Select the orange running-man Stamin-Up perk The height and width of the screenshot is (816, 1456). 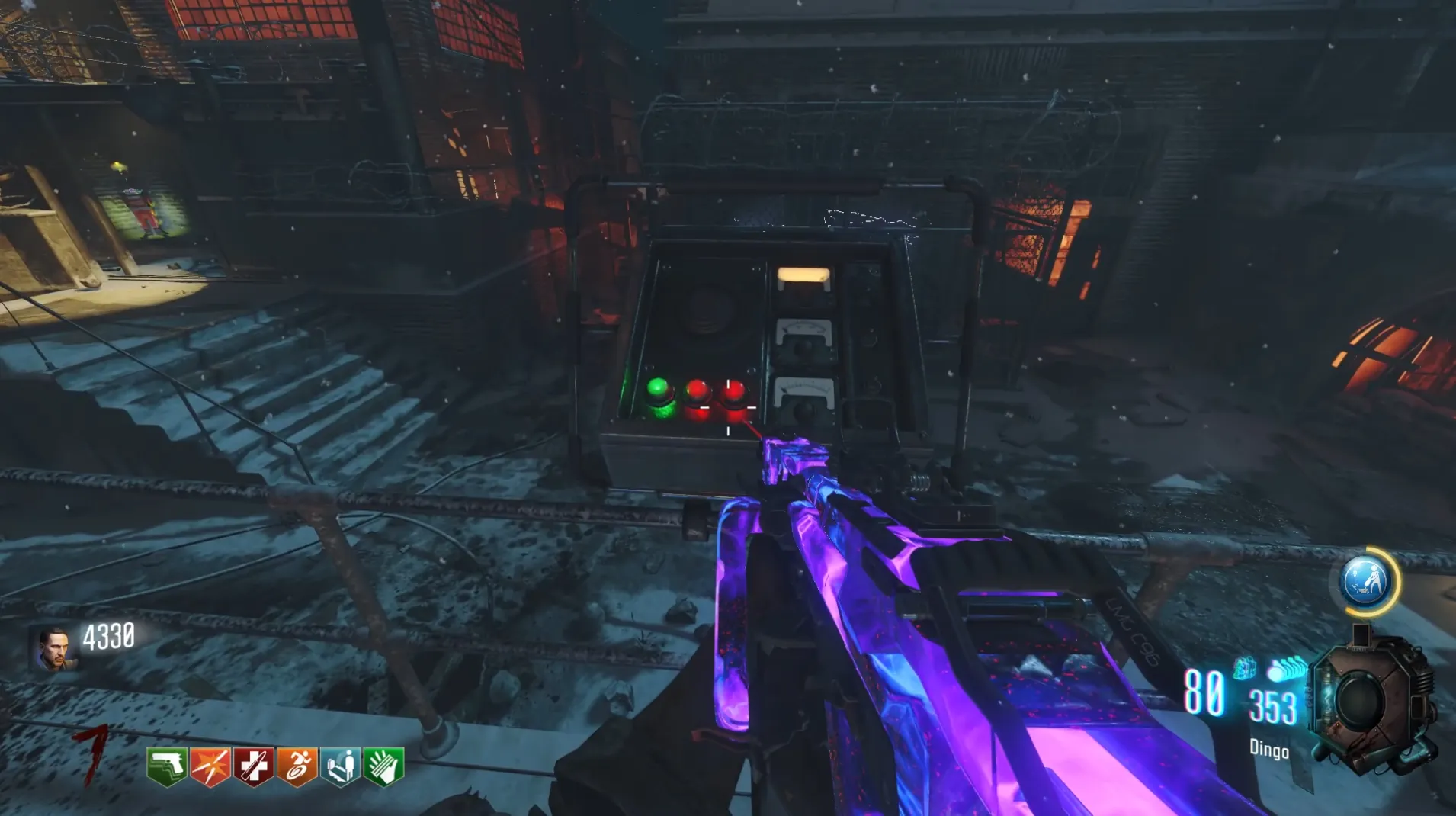coord(297,766)
